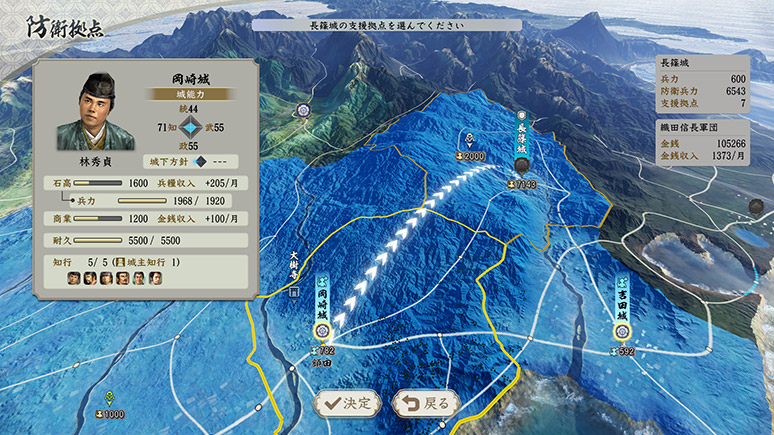Viewport: 774px width, 435px height.
Task: Go back using the 戻る button
Action: pos(426,403)
